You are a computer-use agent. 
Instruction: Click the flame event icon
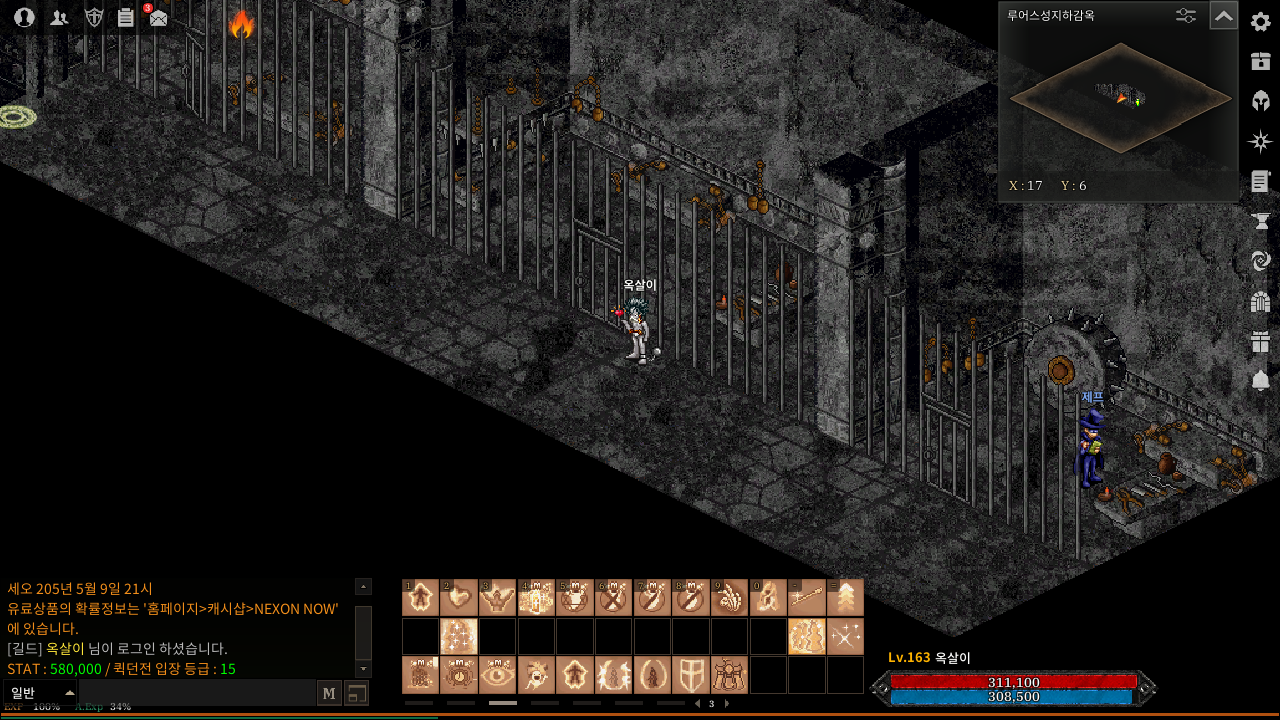coord(241,24)
